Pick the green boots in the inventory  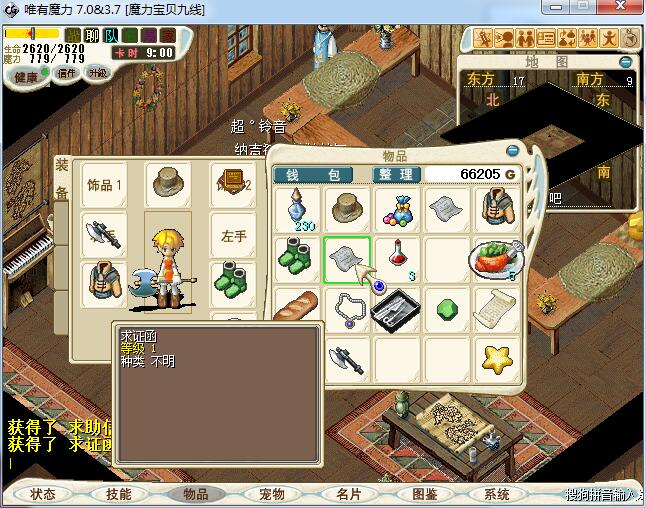pos(298,258)
